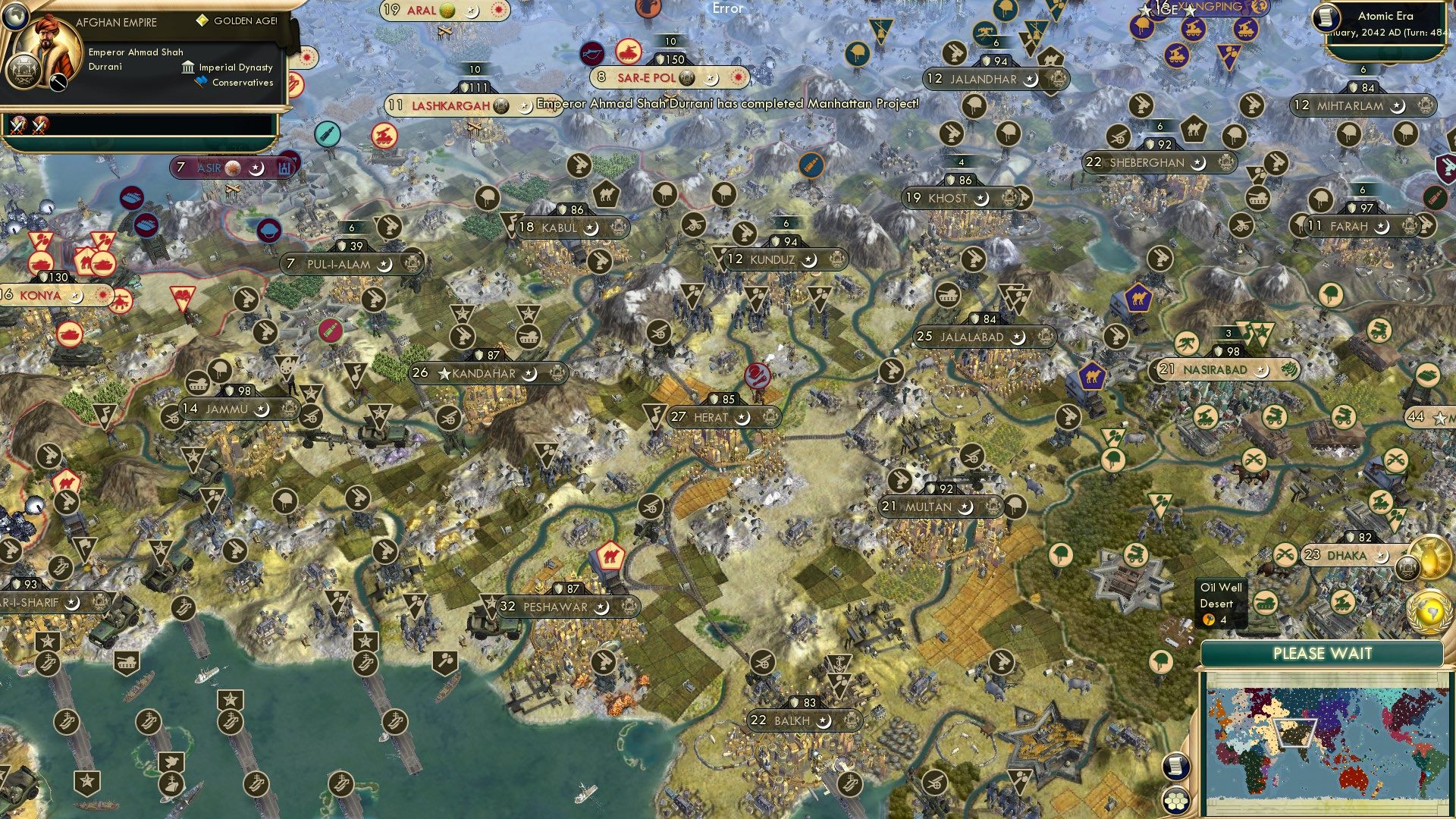Image resolution: width=1456 pixels, height=819 pixels.
Task: Click the Social Policies scroll icon above the hex button
Action: (x=1176, y=767)
